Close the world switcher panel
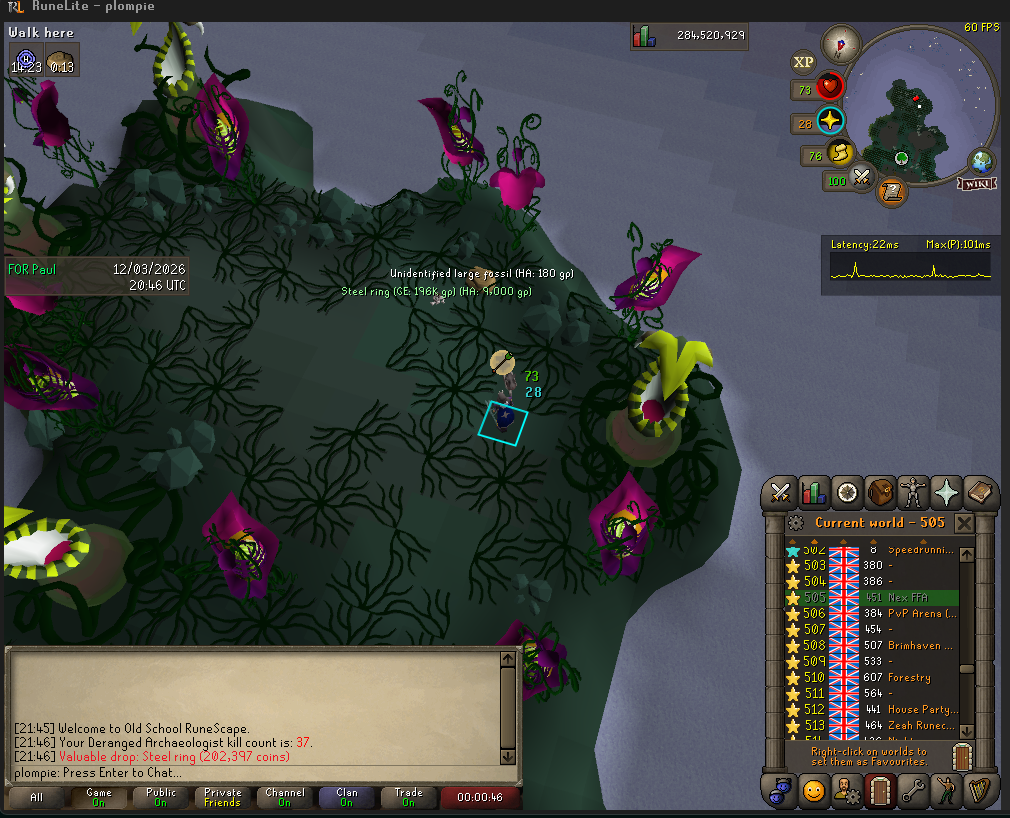The height and width of the screenshot is (818, 1010). (x=964, y=523)
